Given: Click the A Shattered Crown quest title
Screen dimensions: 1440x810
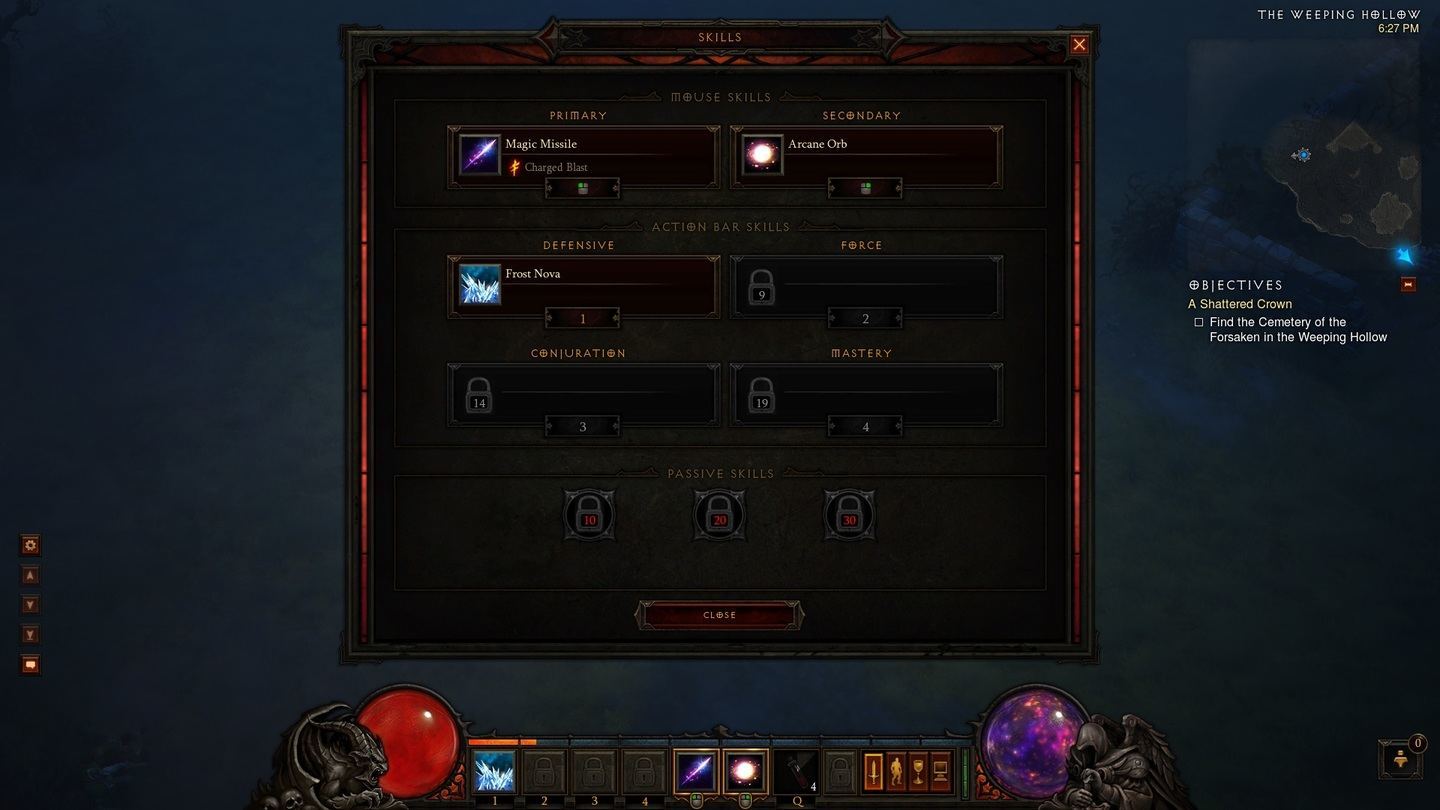Looking at the screenshot, I should [x=1240, y=303].
